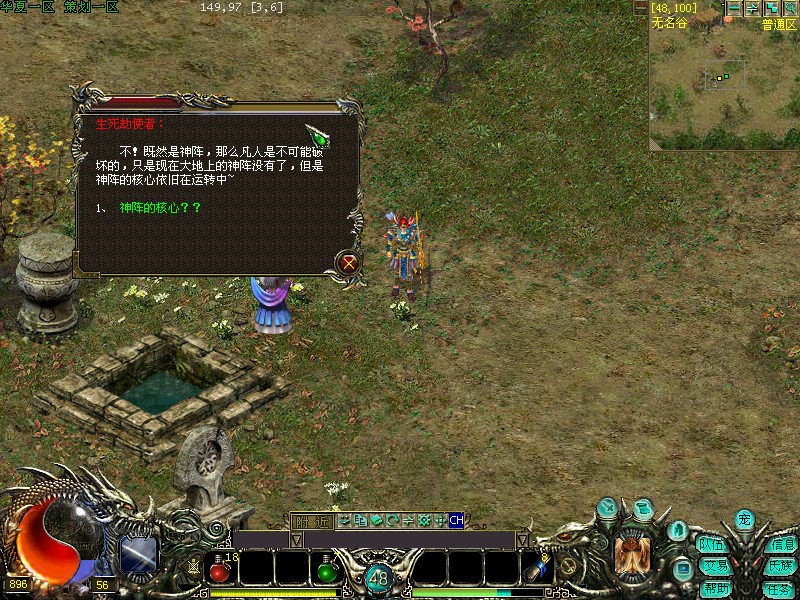Click the 帮助 help button
The image size is (800, 600).
click(x=715, y=588)
